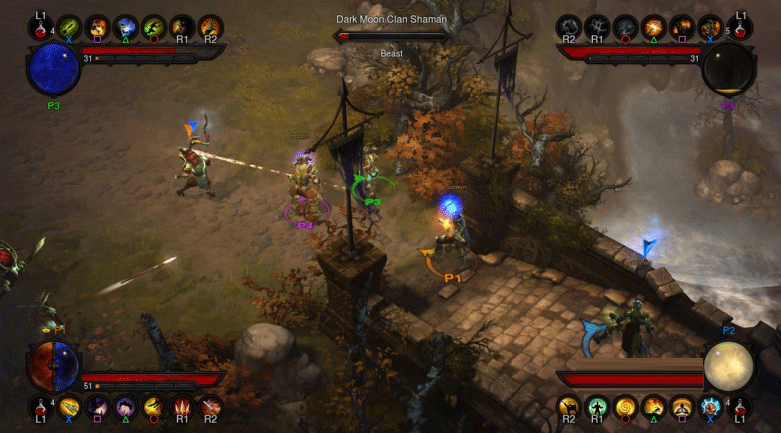The width and height of the screenshot is (781, 433).
Task: Select P3's blue swirling skill icon
Action: (x=126, y=27)
